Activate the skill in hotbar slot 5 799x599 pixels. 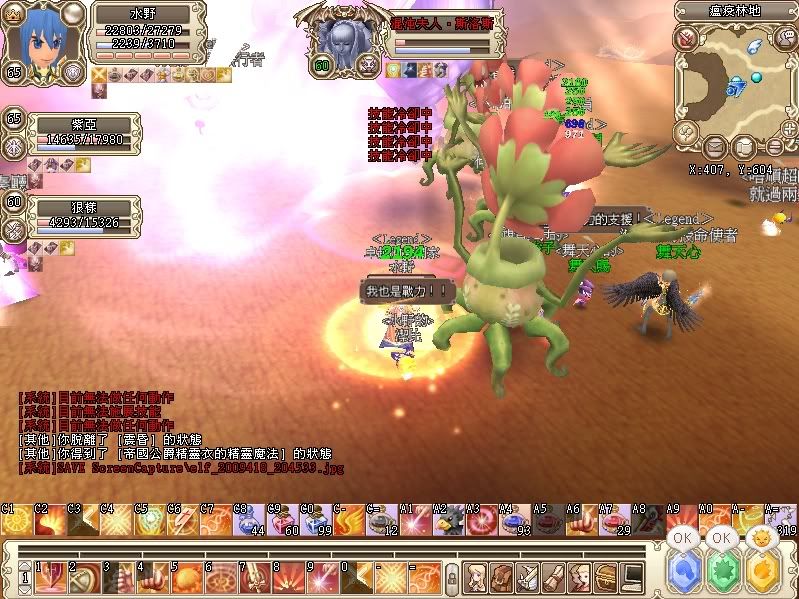click(x=187, y=577)
